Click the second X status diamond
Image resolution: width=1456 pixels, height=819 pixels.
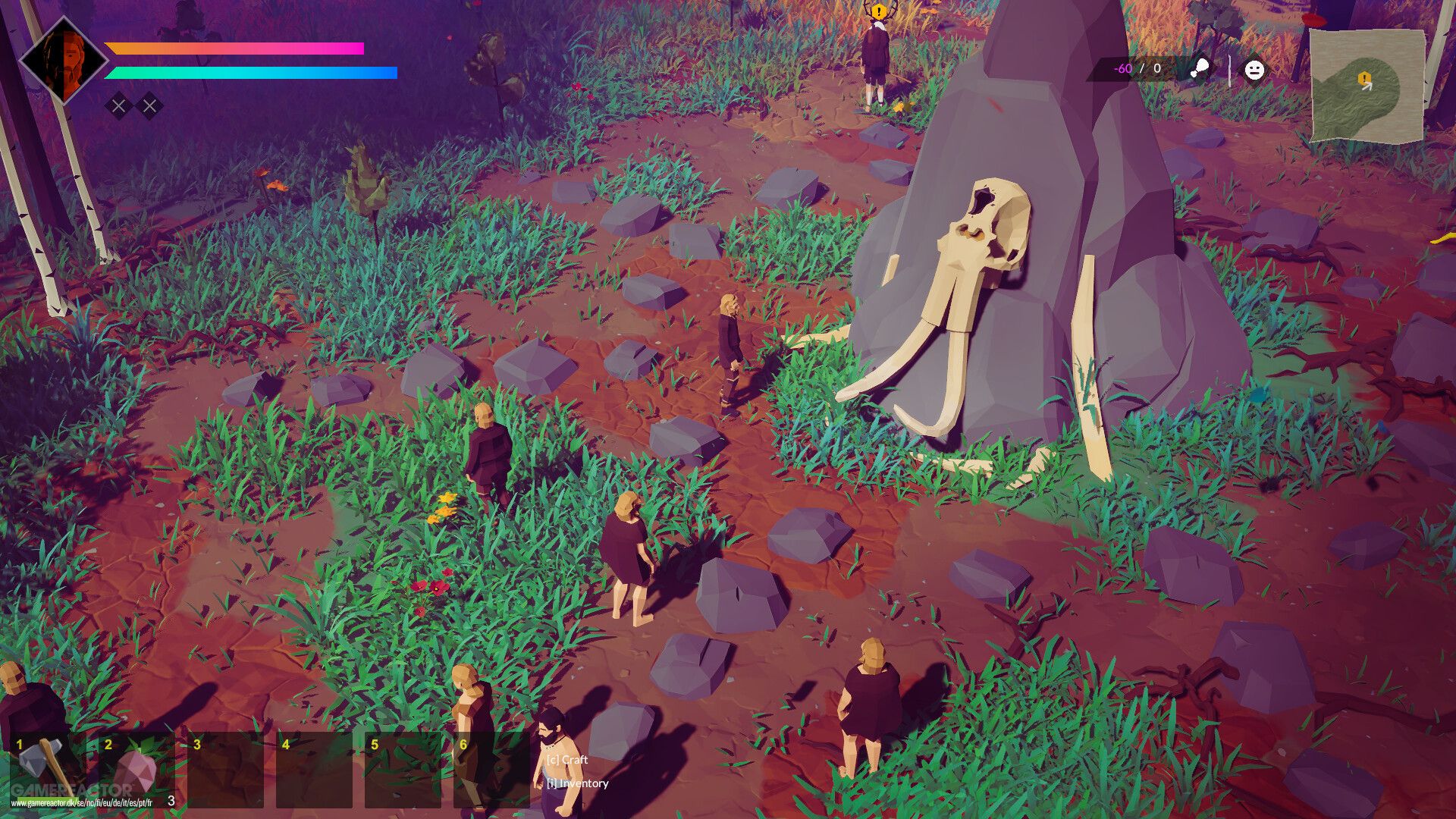[149, 106]
